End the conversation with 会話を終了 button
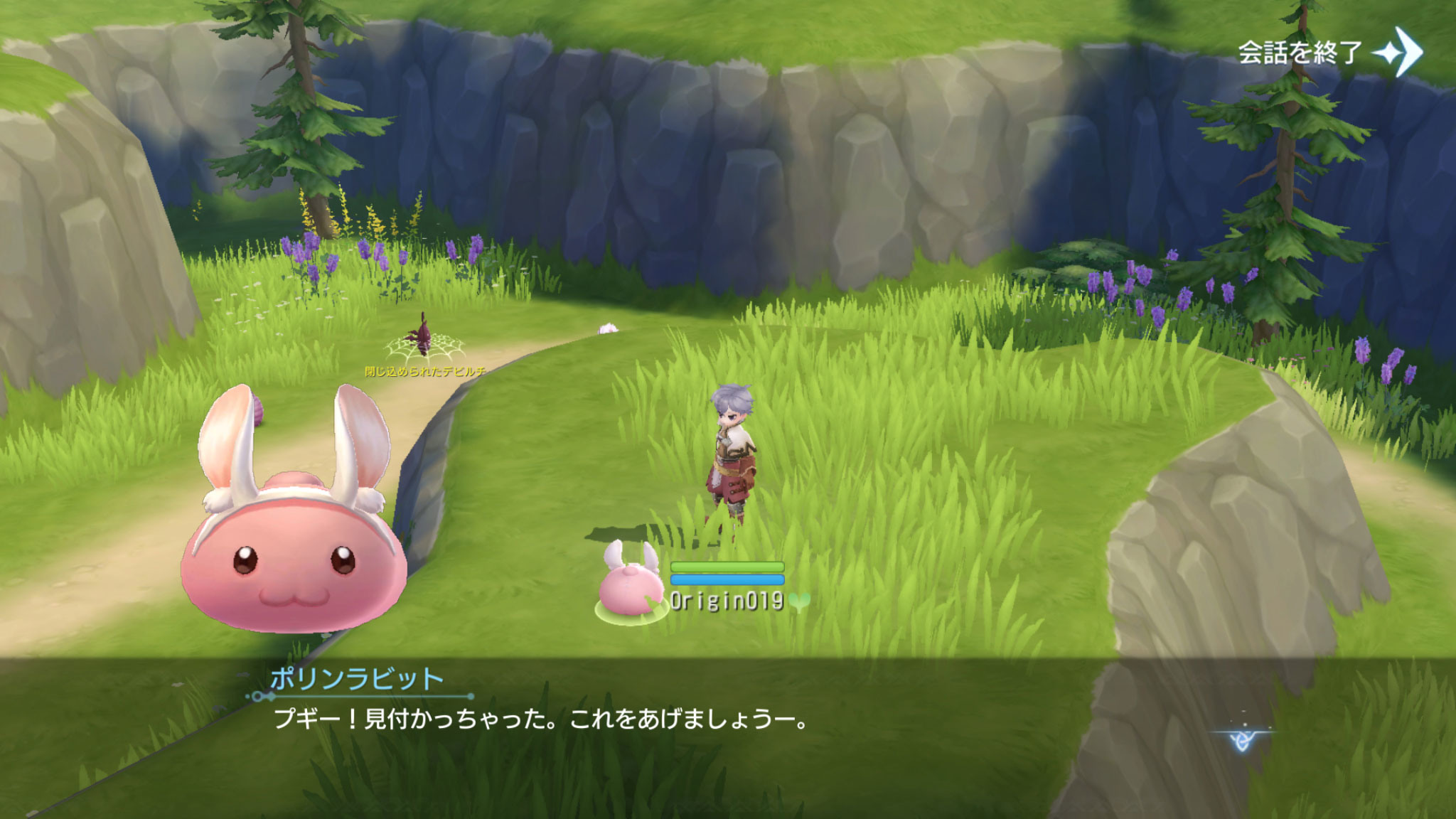This screenshot has width=1456, height=819. click(x=1329, y=52)
